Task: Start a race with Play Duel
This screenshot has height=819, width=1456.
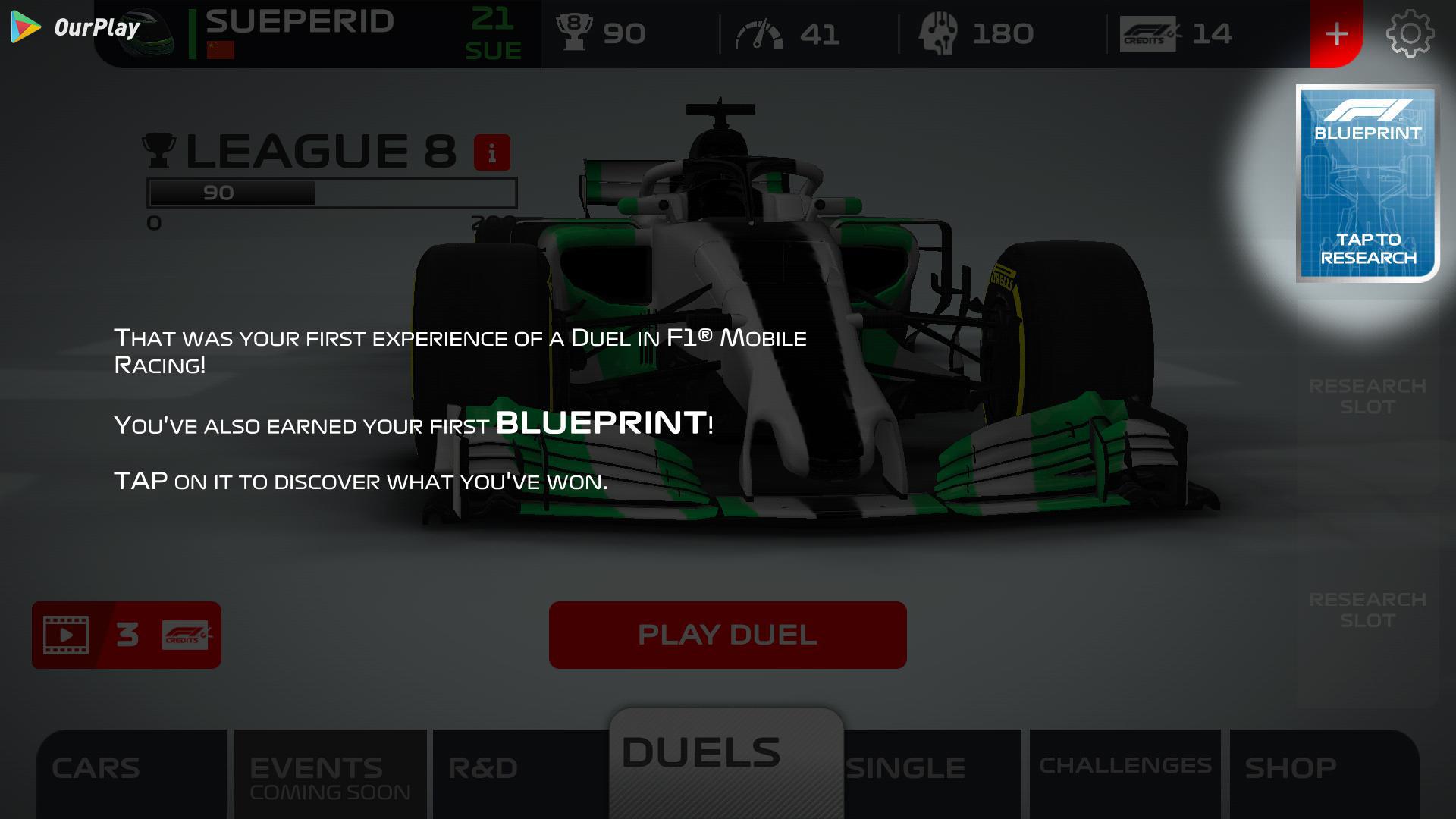Action: click(x=727, y=635)
